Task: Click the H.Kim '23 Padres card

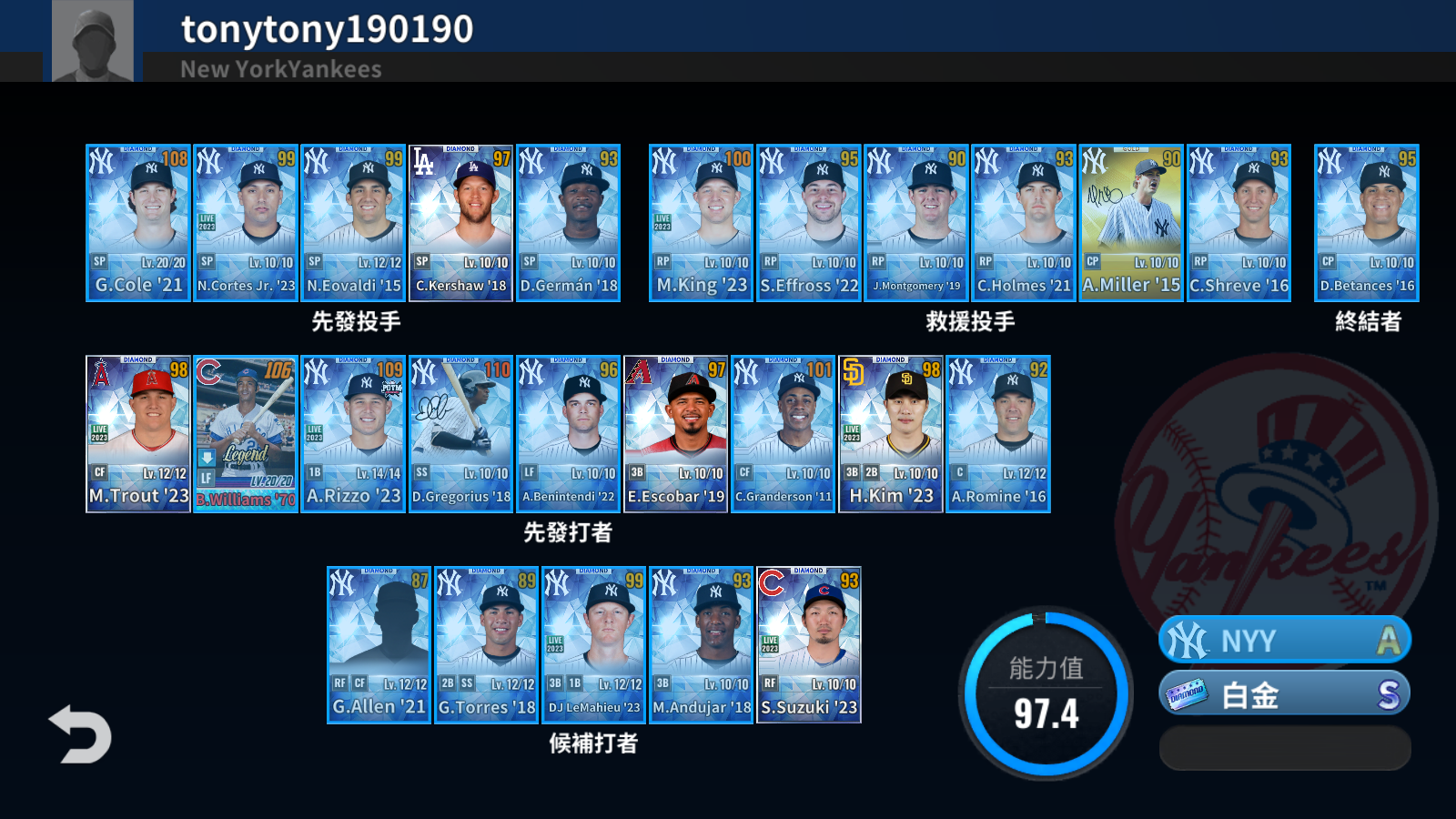Action: tap(890, 432)
